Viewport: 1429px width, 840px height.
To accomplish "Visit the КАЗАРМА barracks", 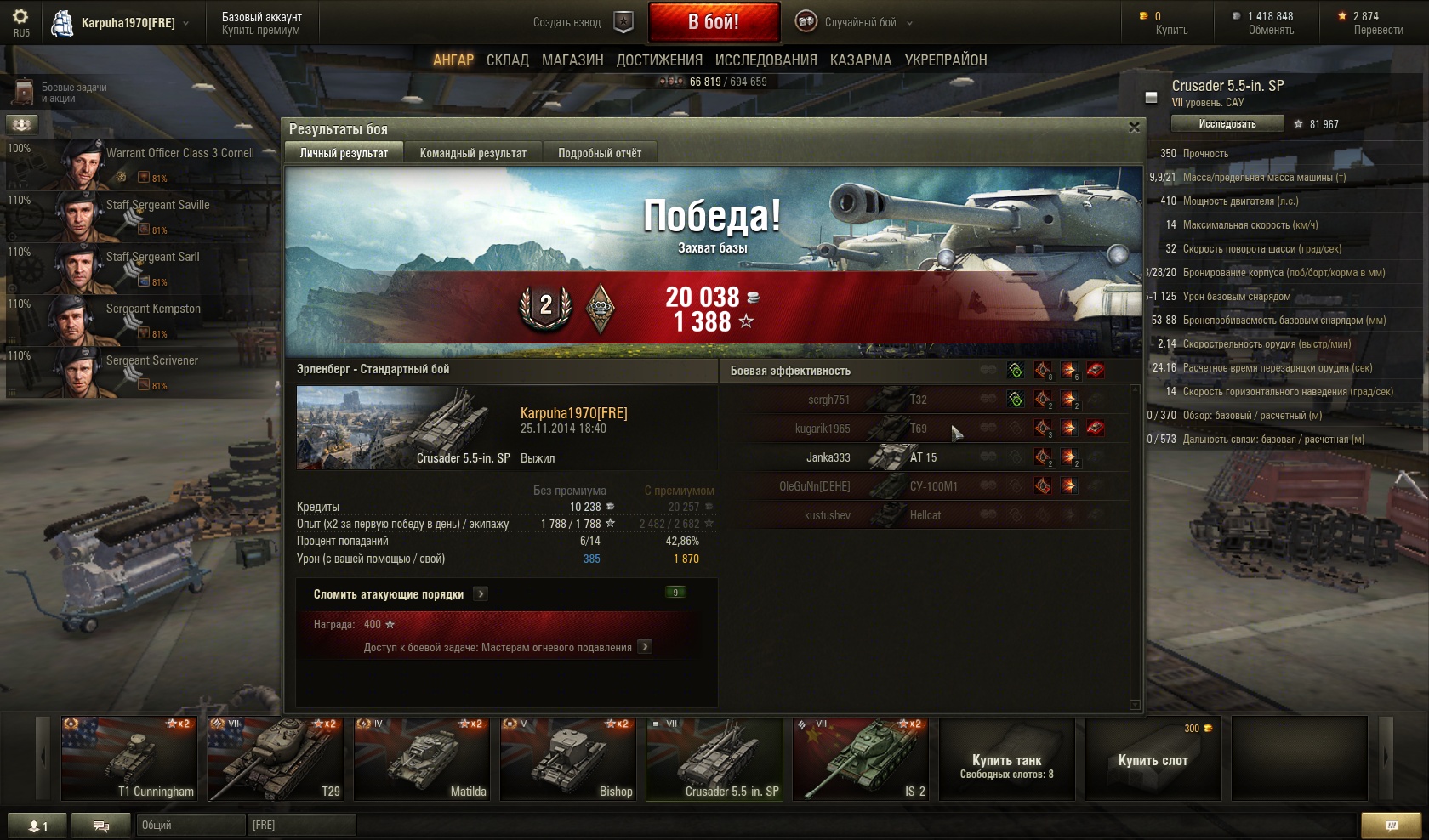I will click(861, 60).
